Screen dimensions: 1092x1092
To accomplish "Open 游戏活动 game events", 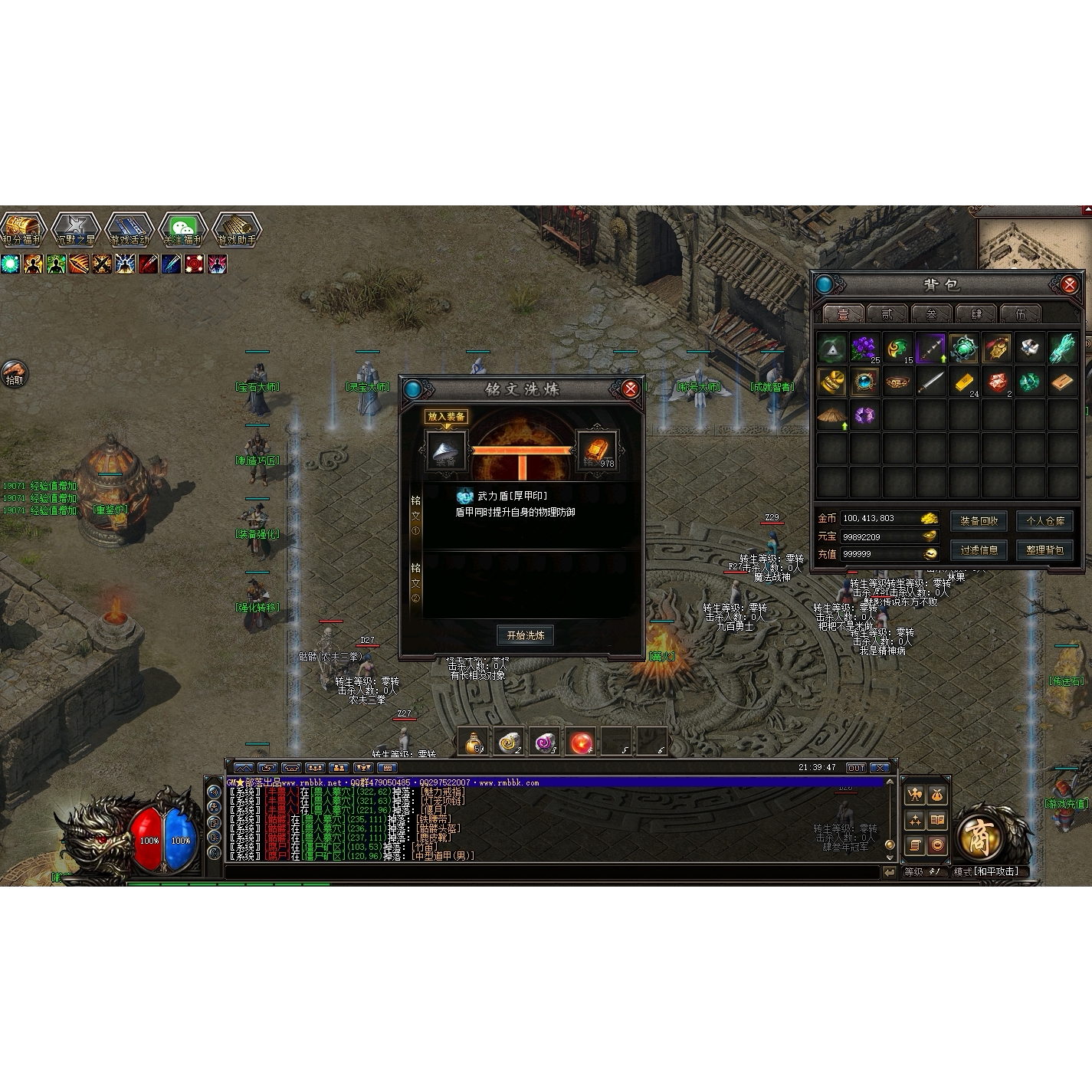I will click(x=129, y=228).
